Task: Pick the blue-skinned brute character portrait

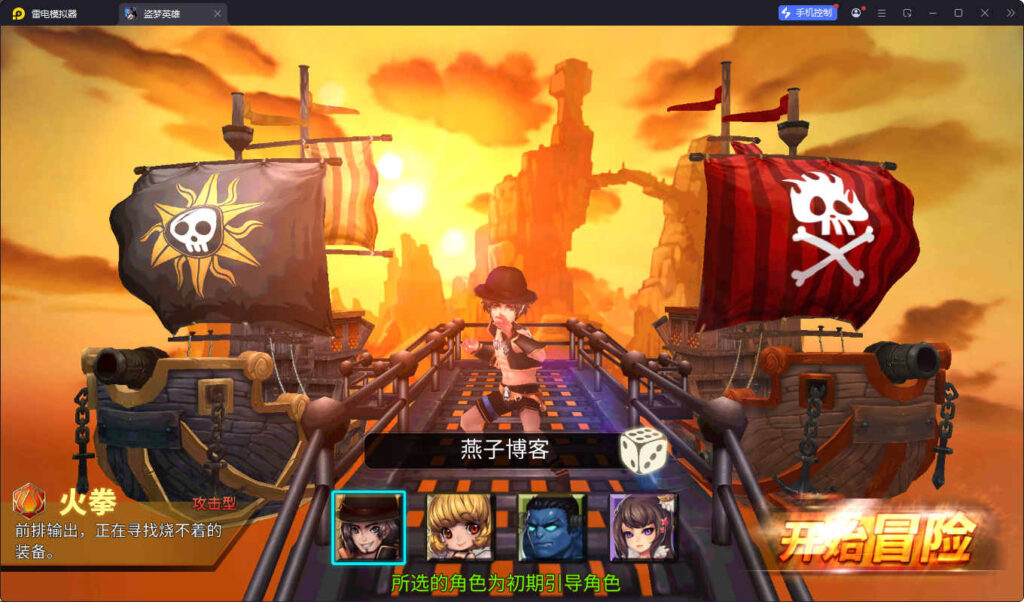Action: 551,527
